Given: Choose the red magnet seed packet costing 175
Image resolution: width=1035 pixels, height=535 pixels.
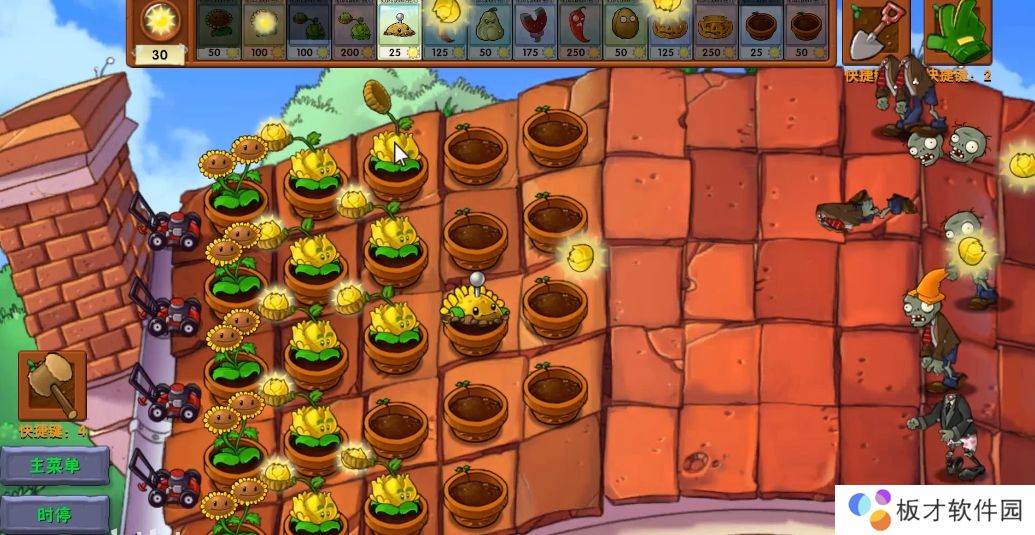Looking at the screenshot, I should coord(535,30).
